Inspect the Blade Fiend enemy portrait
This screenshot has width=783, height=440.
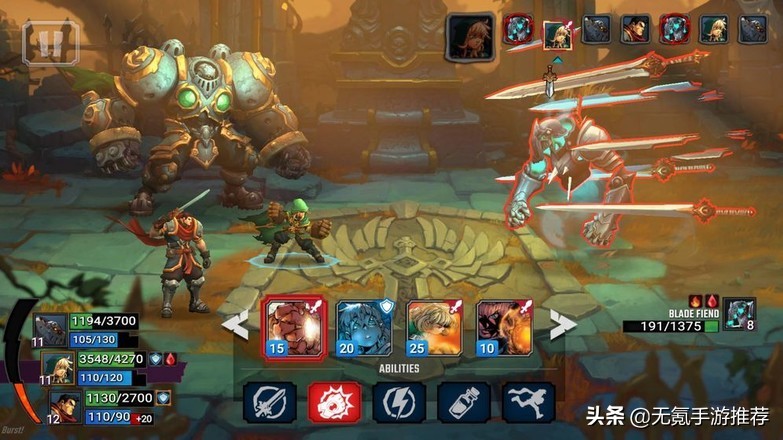740,313
